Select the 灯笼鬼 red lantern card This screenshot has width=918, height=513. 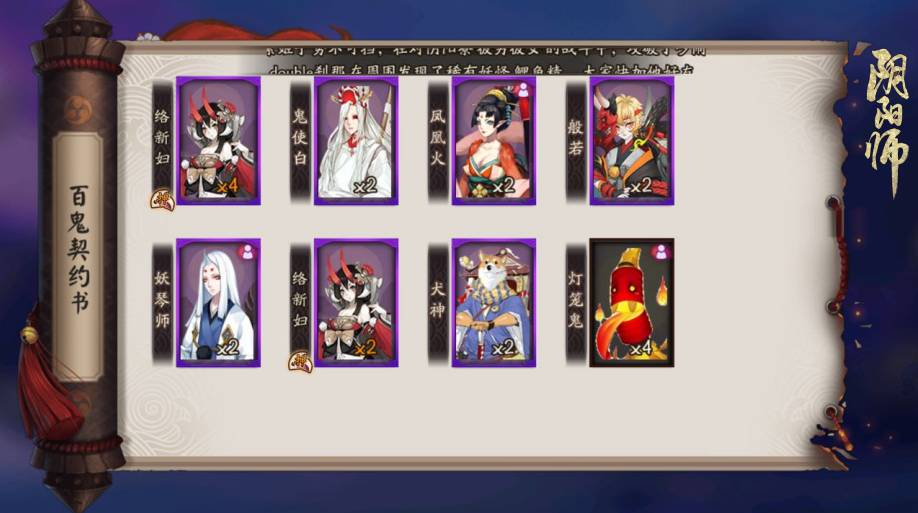click(631, 302)
